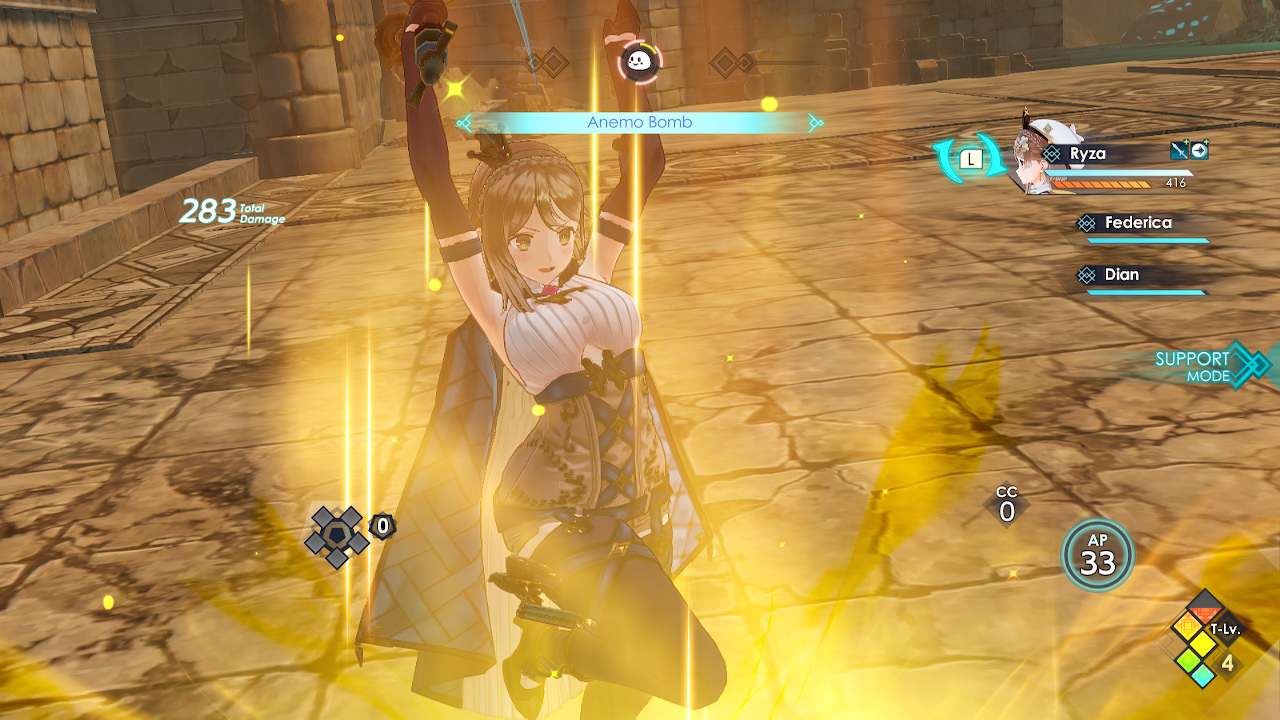Expand the left chevron of the Anemo Bomb banner
Viewport: 1280px width, 720px height.
click(x=464, y=123)
